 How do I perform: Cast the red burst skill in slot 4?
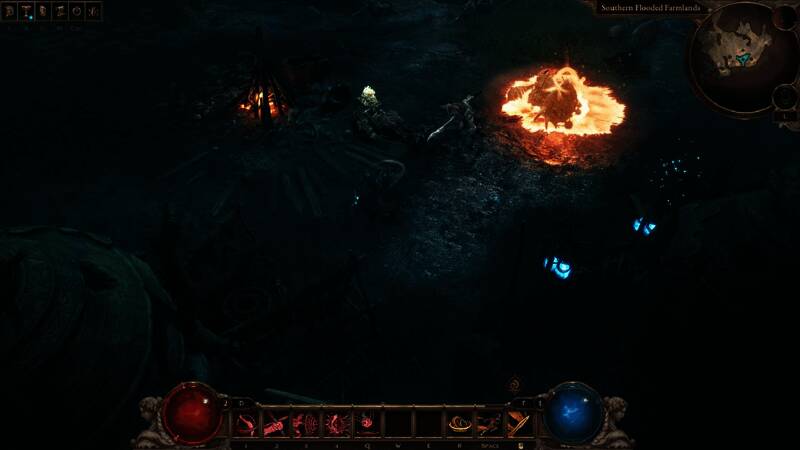point(337,424)
